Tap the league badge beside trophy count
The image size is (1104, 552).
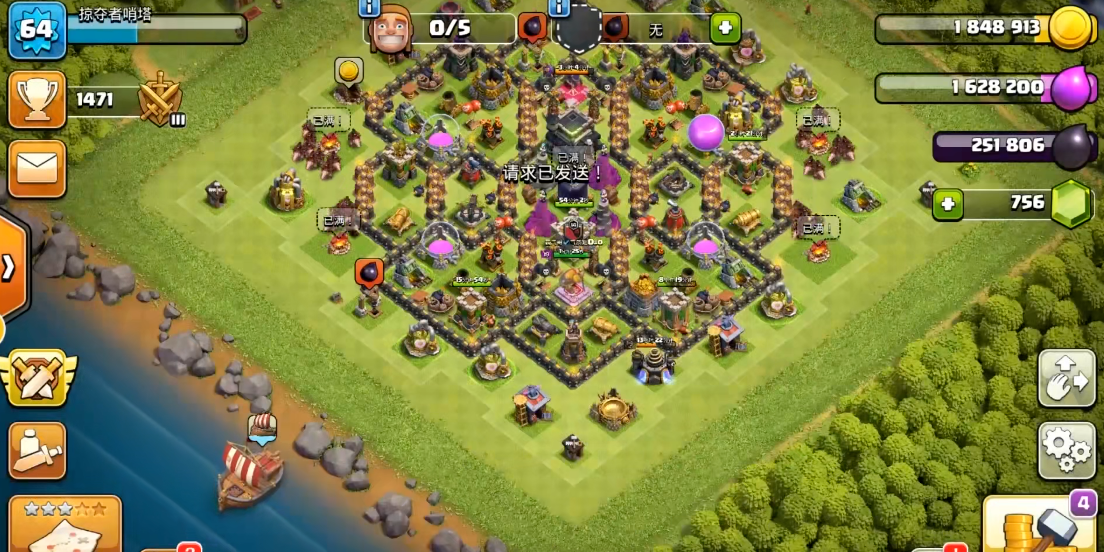pyautogui.click(x=160, y=100)
